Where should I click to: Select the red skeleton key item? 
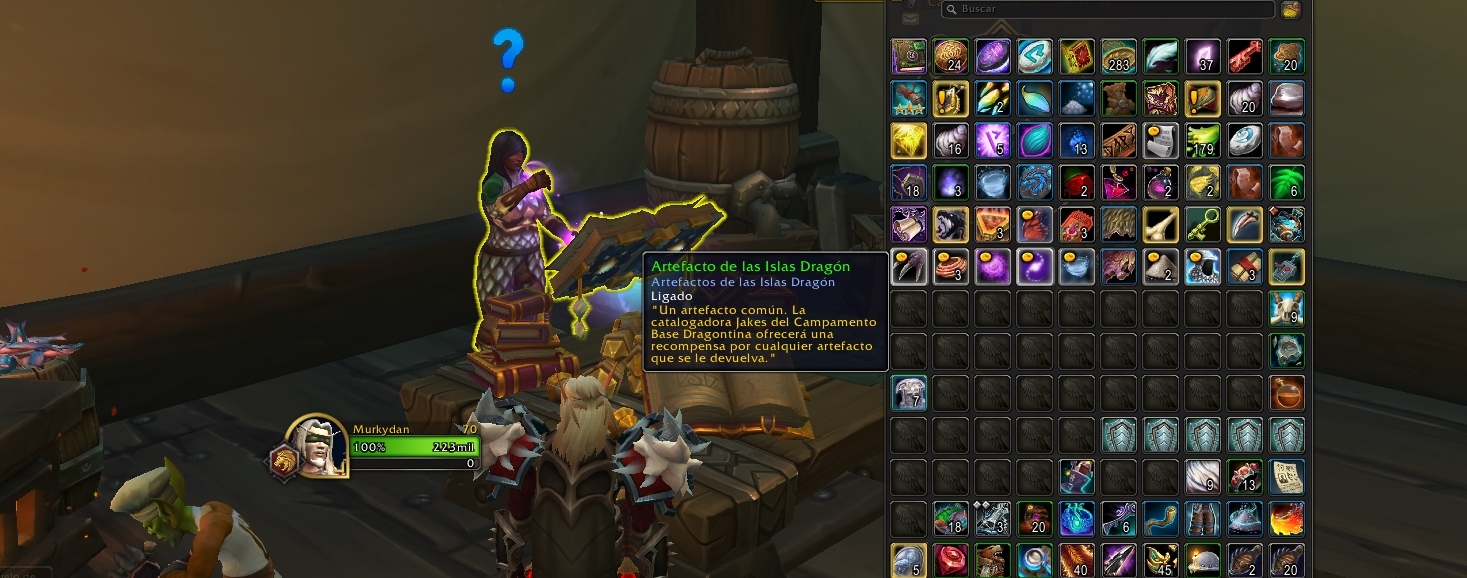pyautogui.click(x=1244, y=56)
